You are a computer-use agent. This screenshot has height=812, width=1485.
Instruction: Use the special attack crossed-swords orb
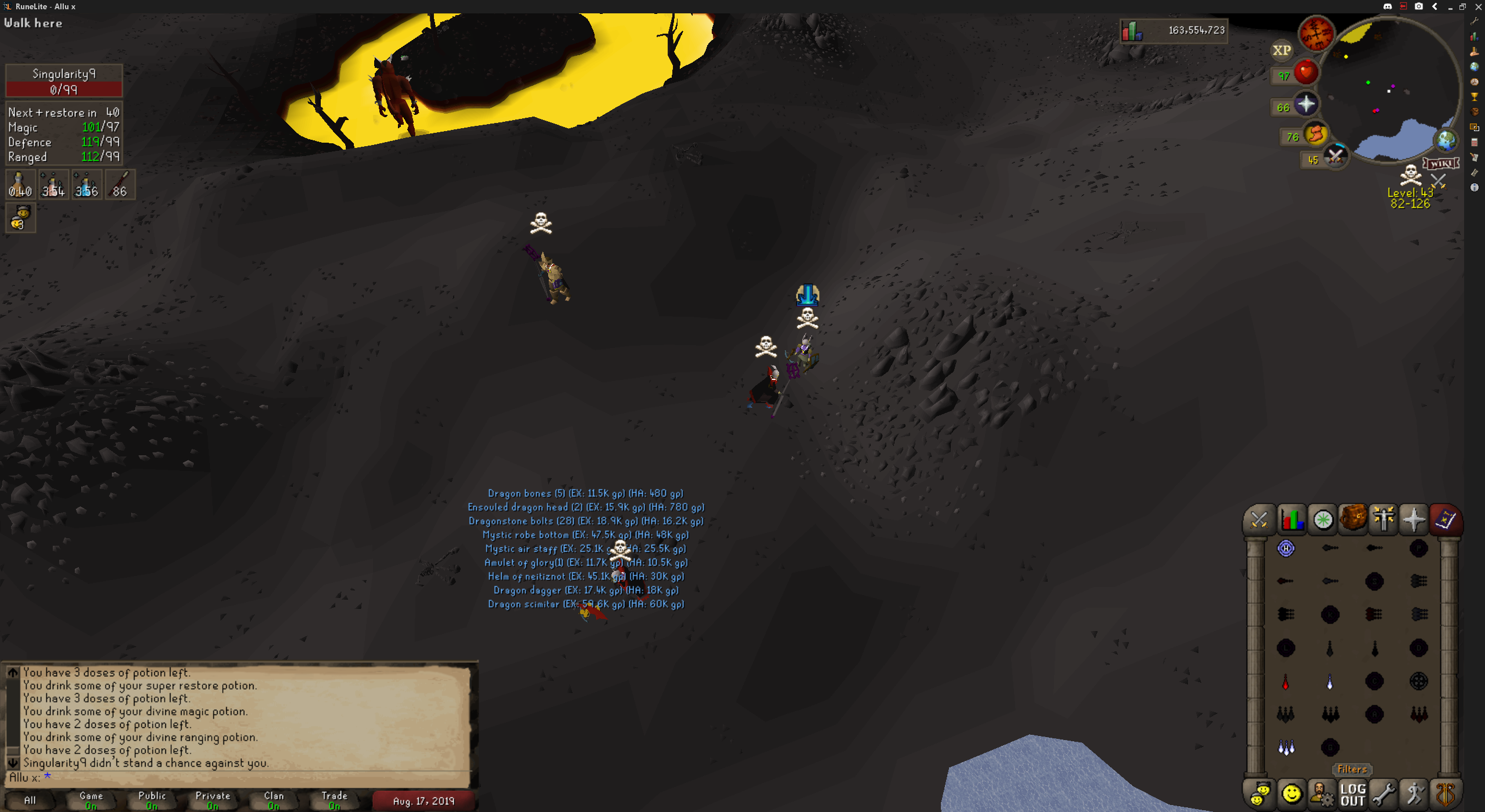[x=1335, y=155]
